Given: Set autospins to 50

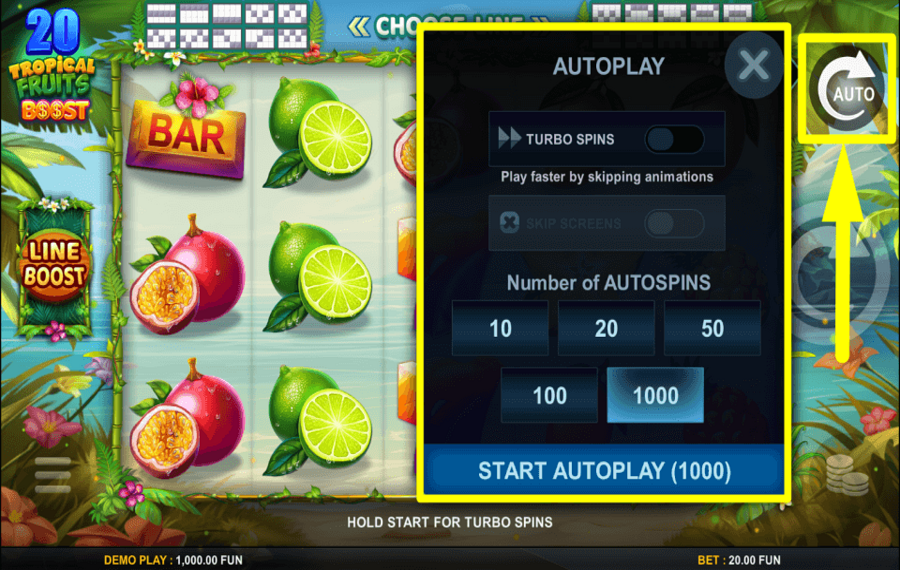Looking at the screenshot, I should pyautogui.click(x=712, y=328).
